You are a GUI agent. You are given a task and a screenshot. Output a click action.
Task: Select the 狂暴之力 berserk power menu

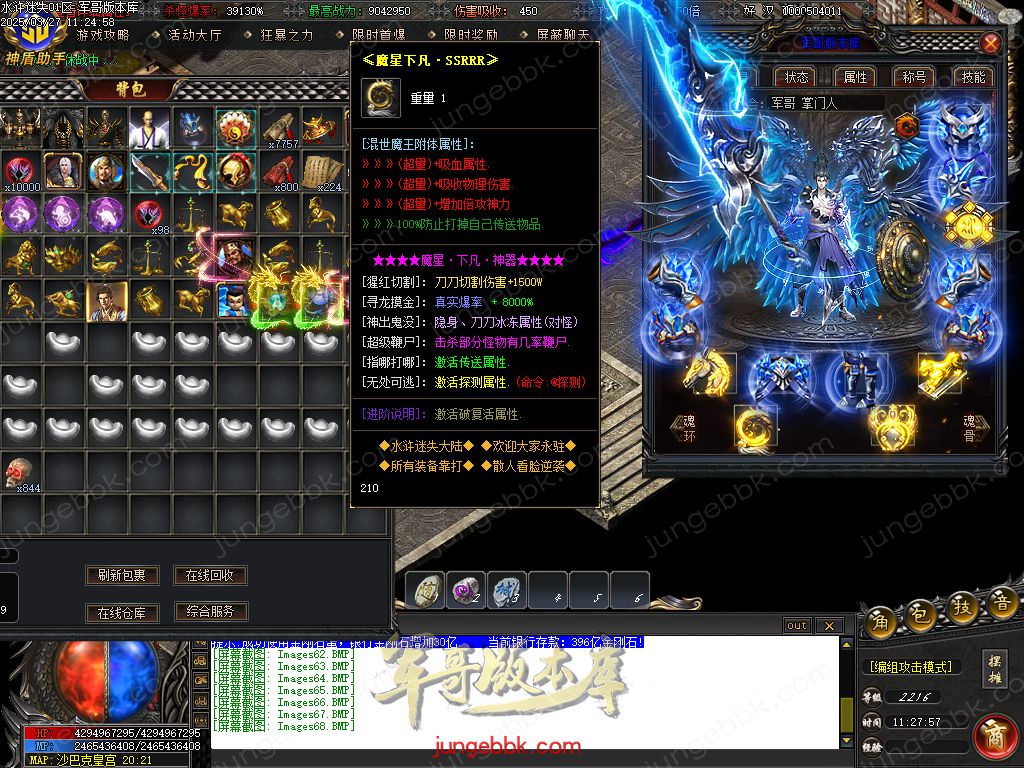287,35
